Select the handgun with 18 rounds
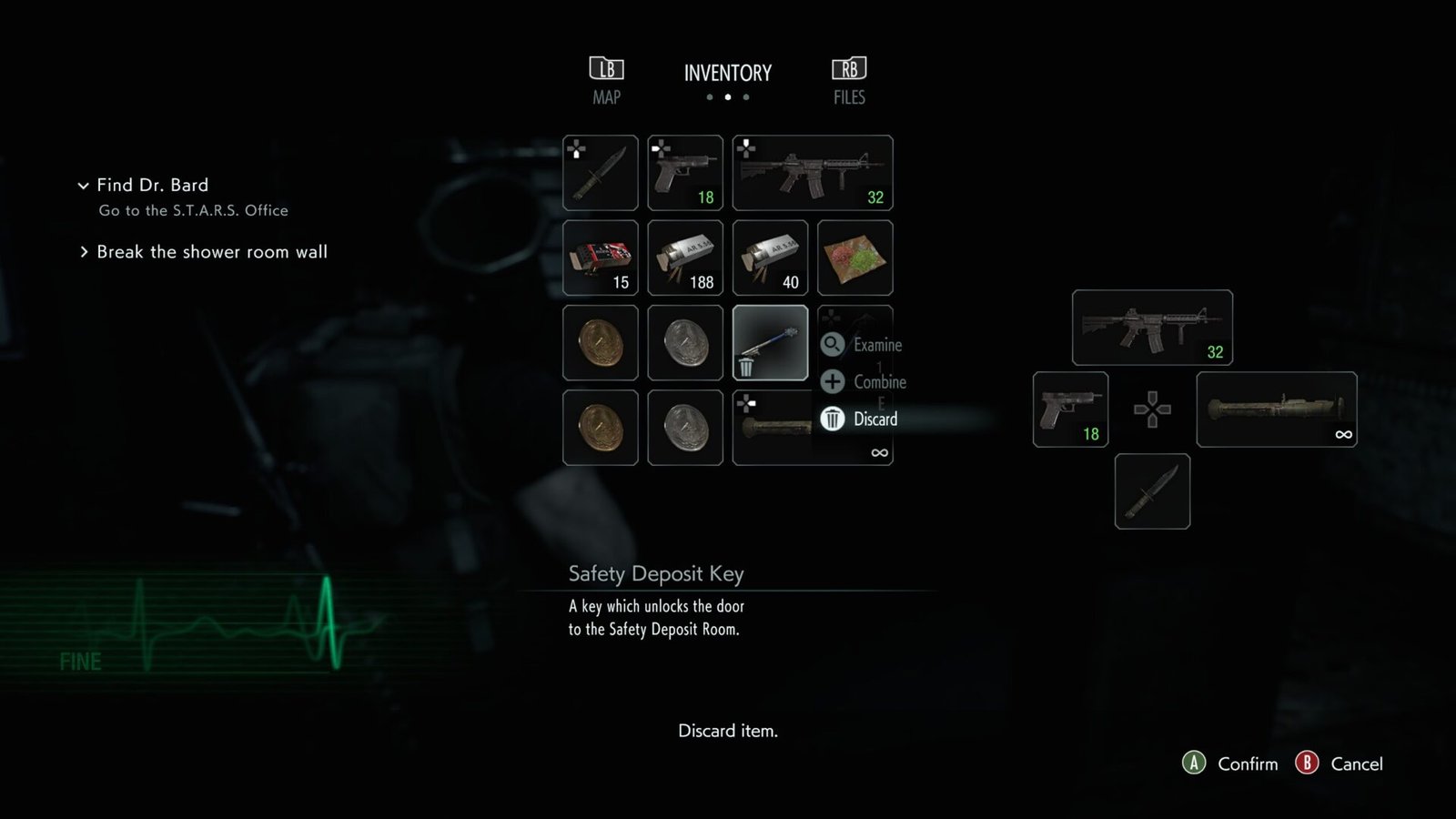This screenshot has width=1456, height=819. coord(685,172)
